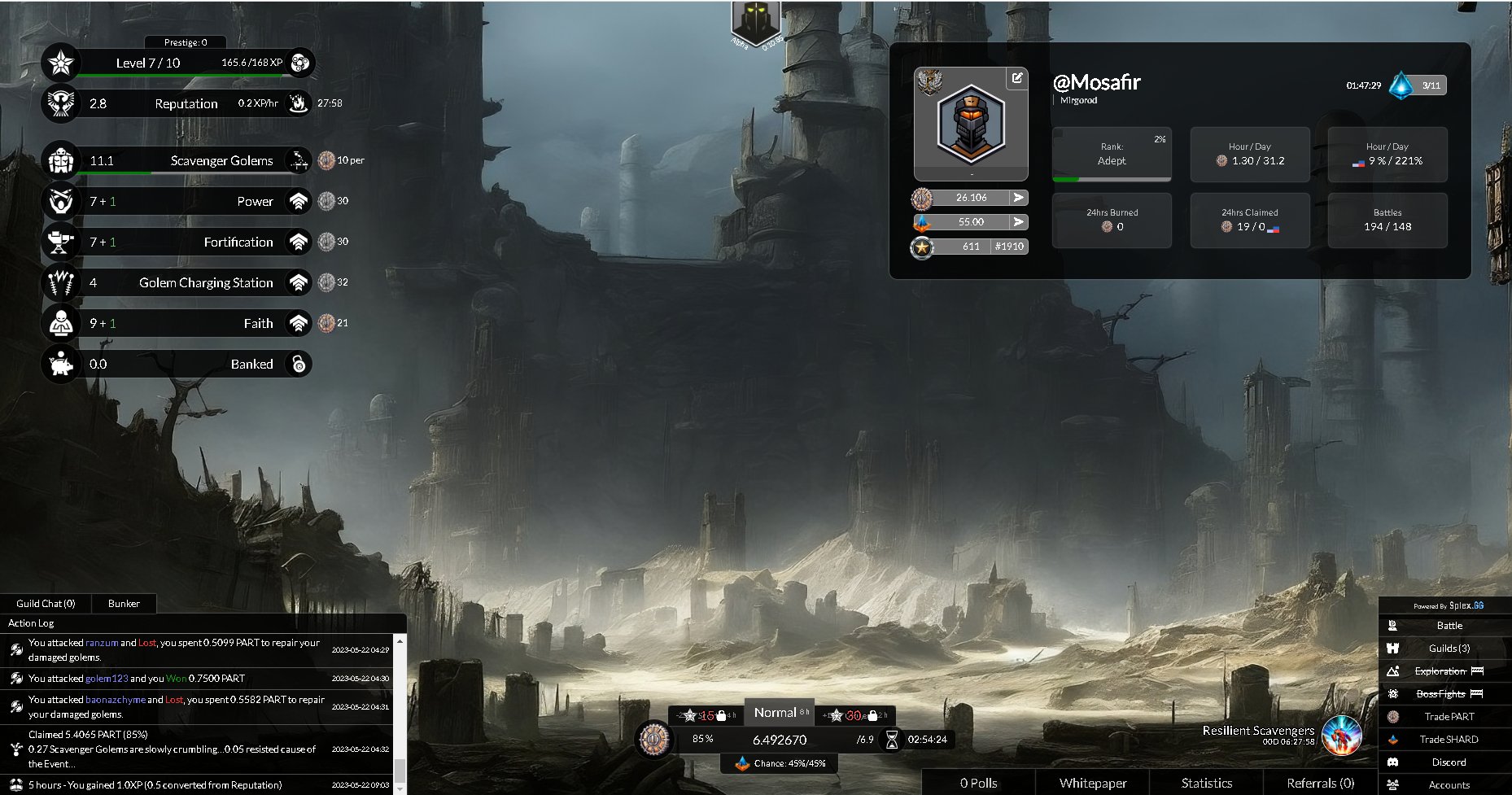Viewport: 1512px width, 795px height.
Task: Edit the profile avatar
Action: click(1017, 78)
